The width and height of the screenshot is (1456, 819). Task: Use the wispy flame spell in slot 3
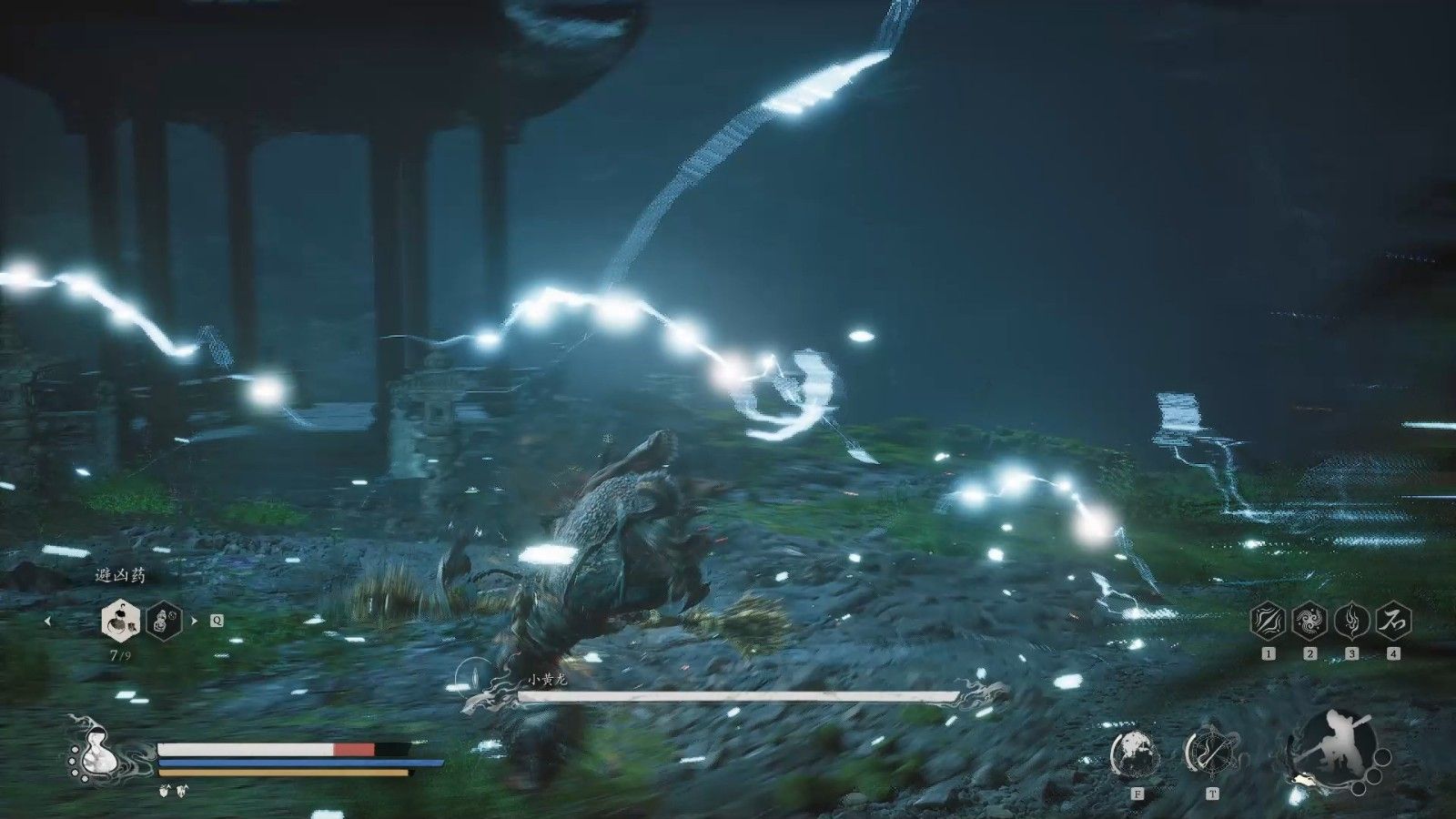1351,622
